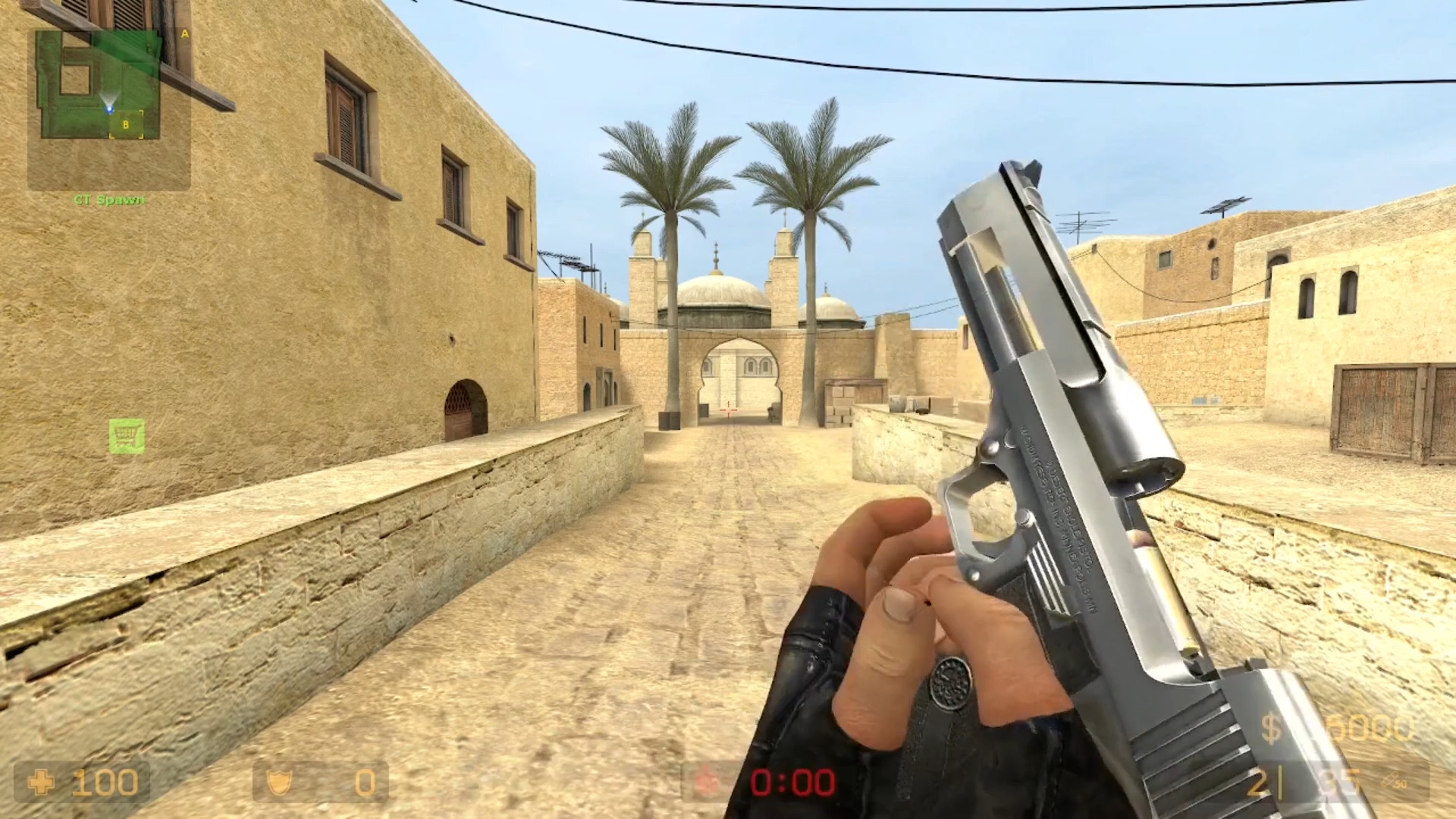The width and height of the screenshot is (1456, 819).
Task: Click bombsite A marker on the radar
Action: (x=184, y=34)
